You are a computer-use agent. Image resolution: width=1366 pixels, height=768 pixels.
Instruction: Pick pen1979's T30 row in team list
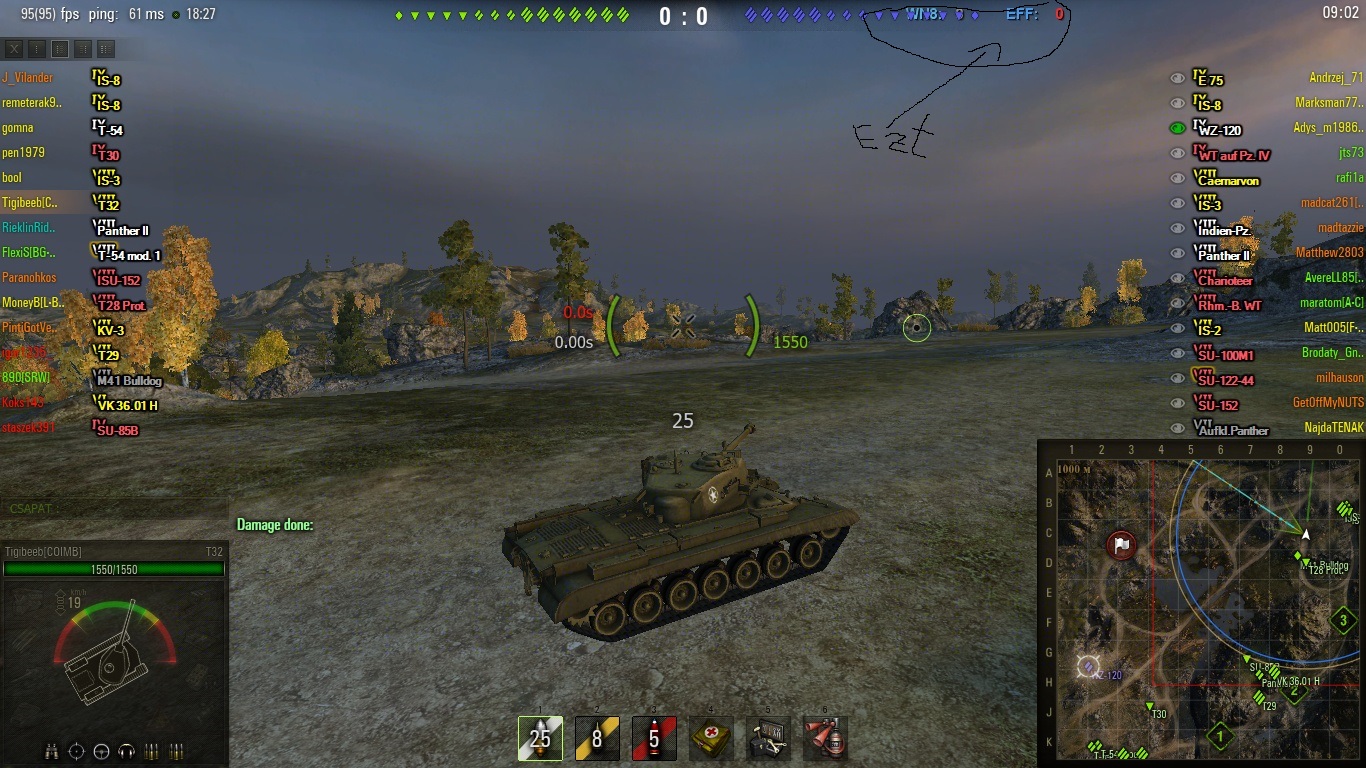[60, 153]
